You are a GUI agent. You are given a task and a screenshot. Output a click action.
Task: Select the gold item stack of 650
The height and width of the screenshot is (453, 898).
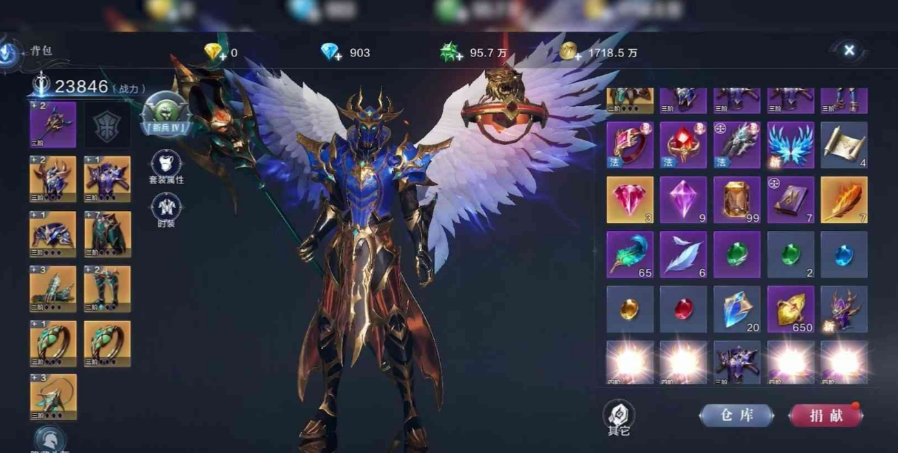click(x=790, y=308)
